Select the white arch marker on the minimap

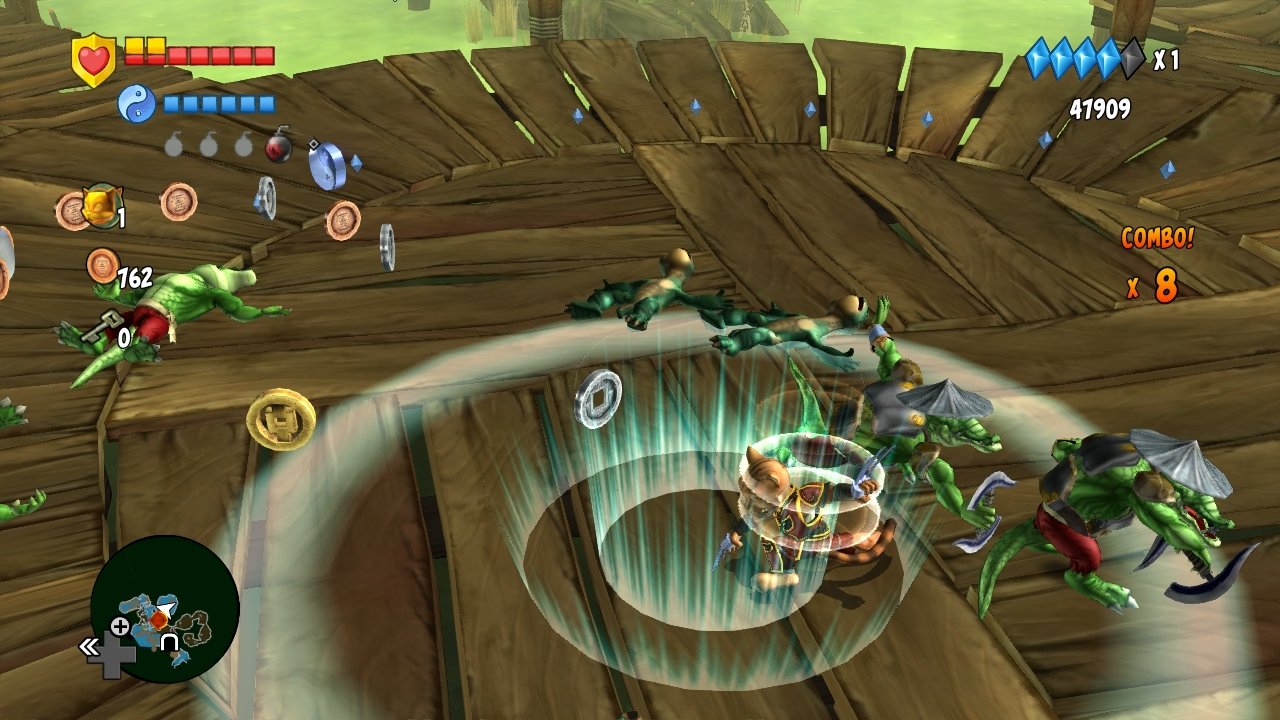tap(170, 642)
